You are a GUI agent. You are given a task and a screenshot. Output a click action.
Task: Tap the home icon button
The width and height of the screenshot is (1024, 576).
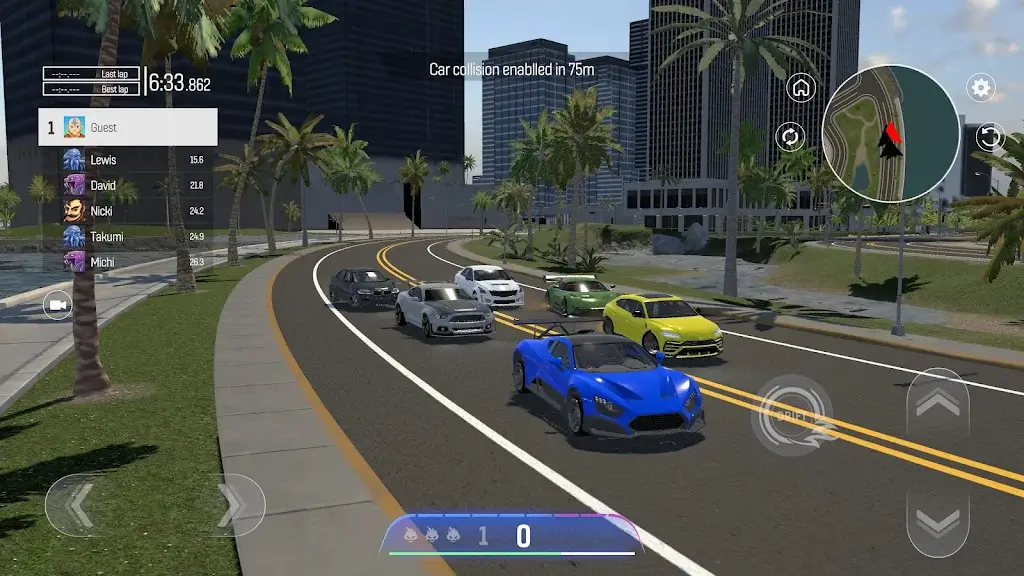point(801,88)
